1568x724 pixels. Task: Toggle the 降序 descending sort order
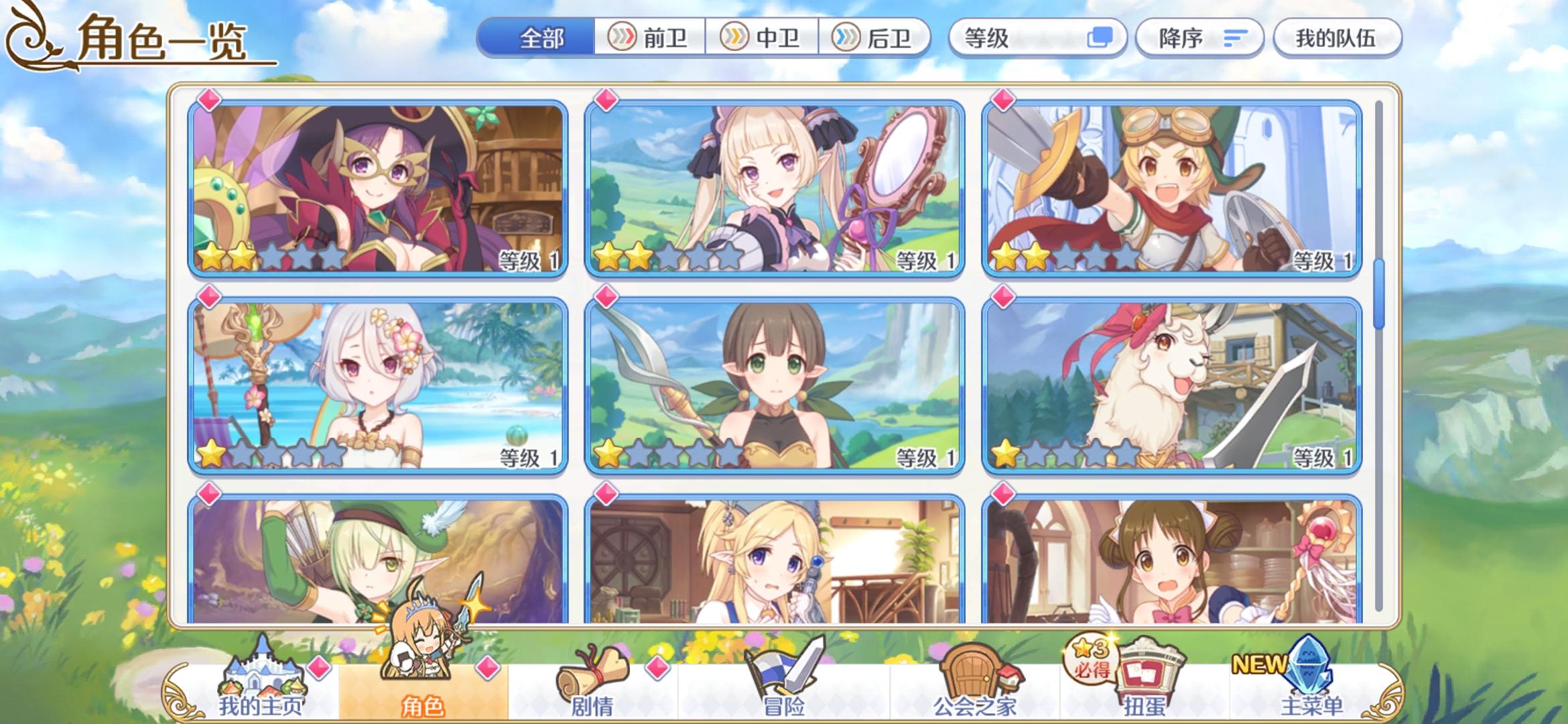(x=1201, y=38)
